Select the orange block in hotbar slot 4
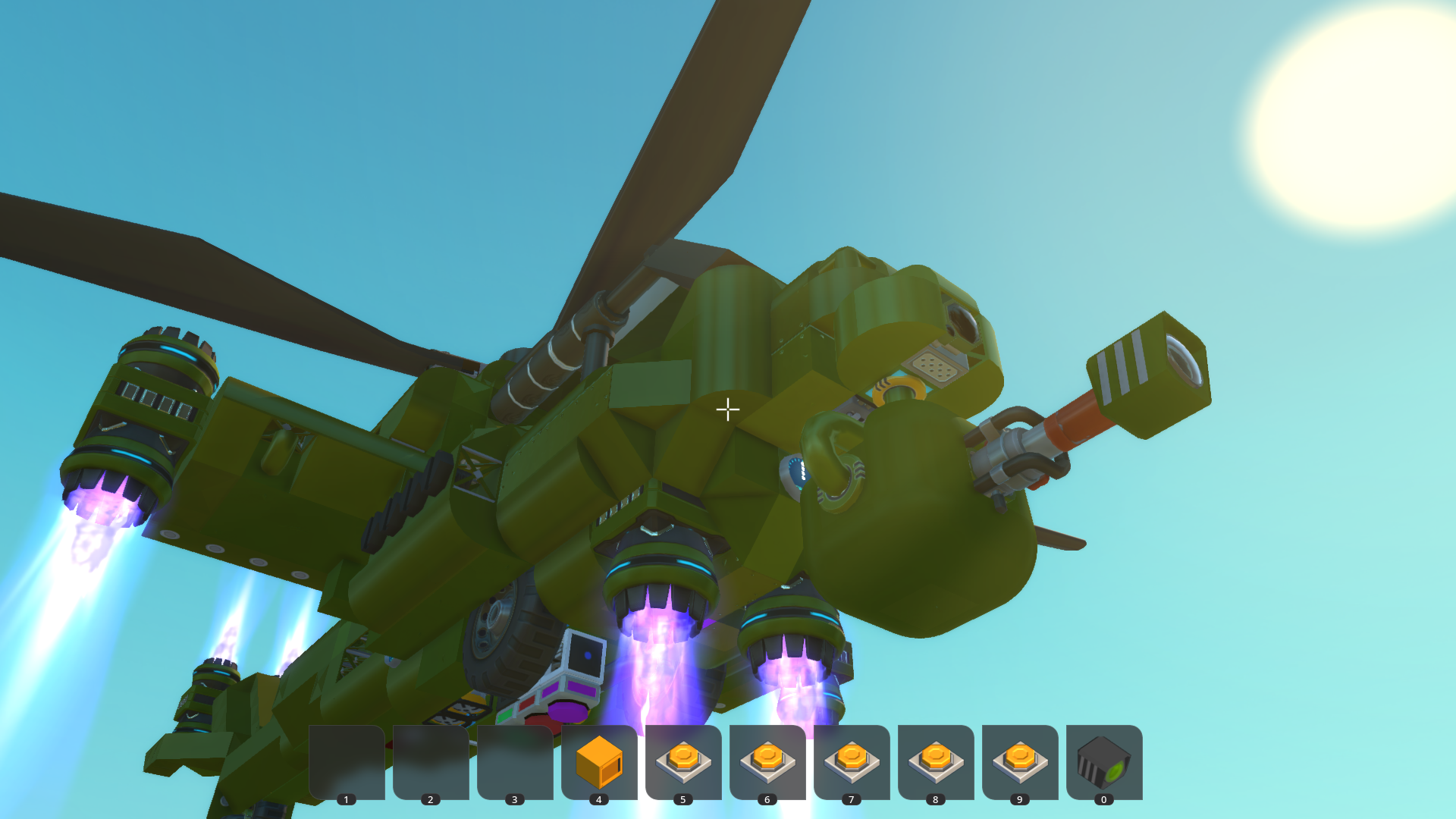This screenshot has height=819, width=1456. (x=599, y=761)
